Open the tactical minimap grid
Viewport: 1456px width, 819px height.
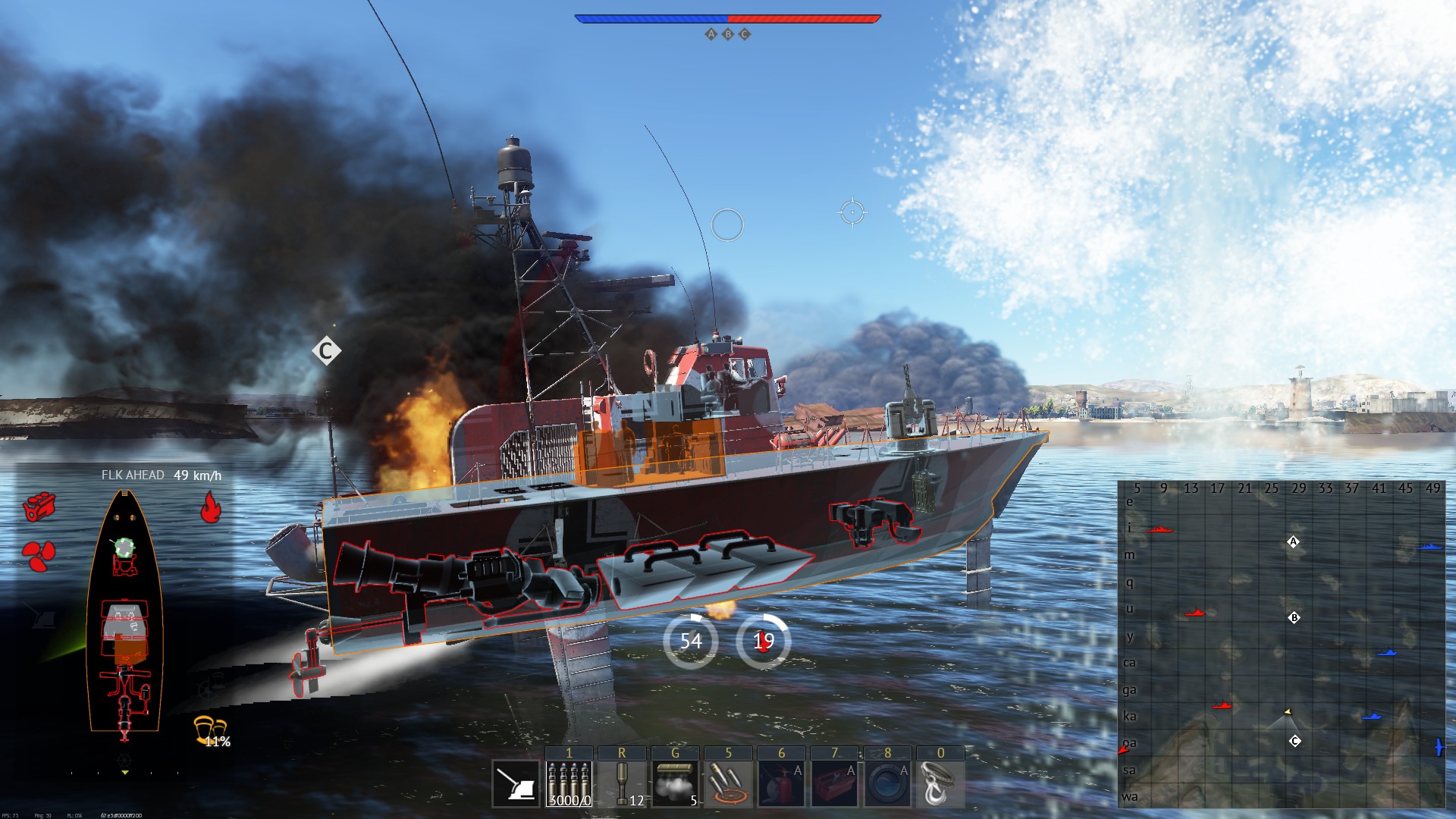1282,645
